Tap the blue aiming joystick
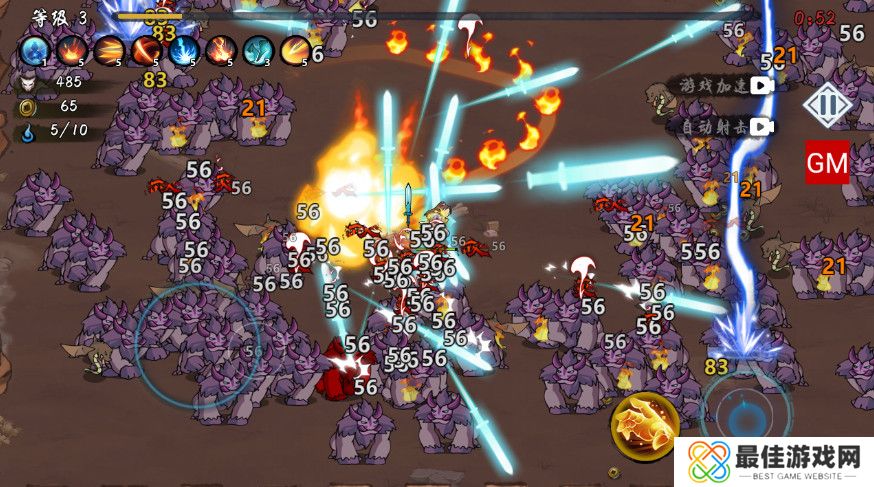This screenshot has width=874, height=487. coord(744,413)
